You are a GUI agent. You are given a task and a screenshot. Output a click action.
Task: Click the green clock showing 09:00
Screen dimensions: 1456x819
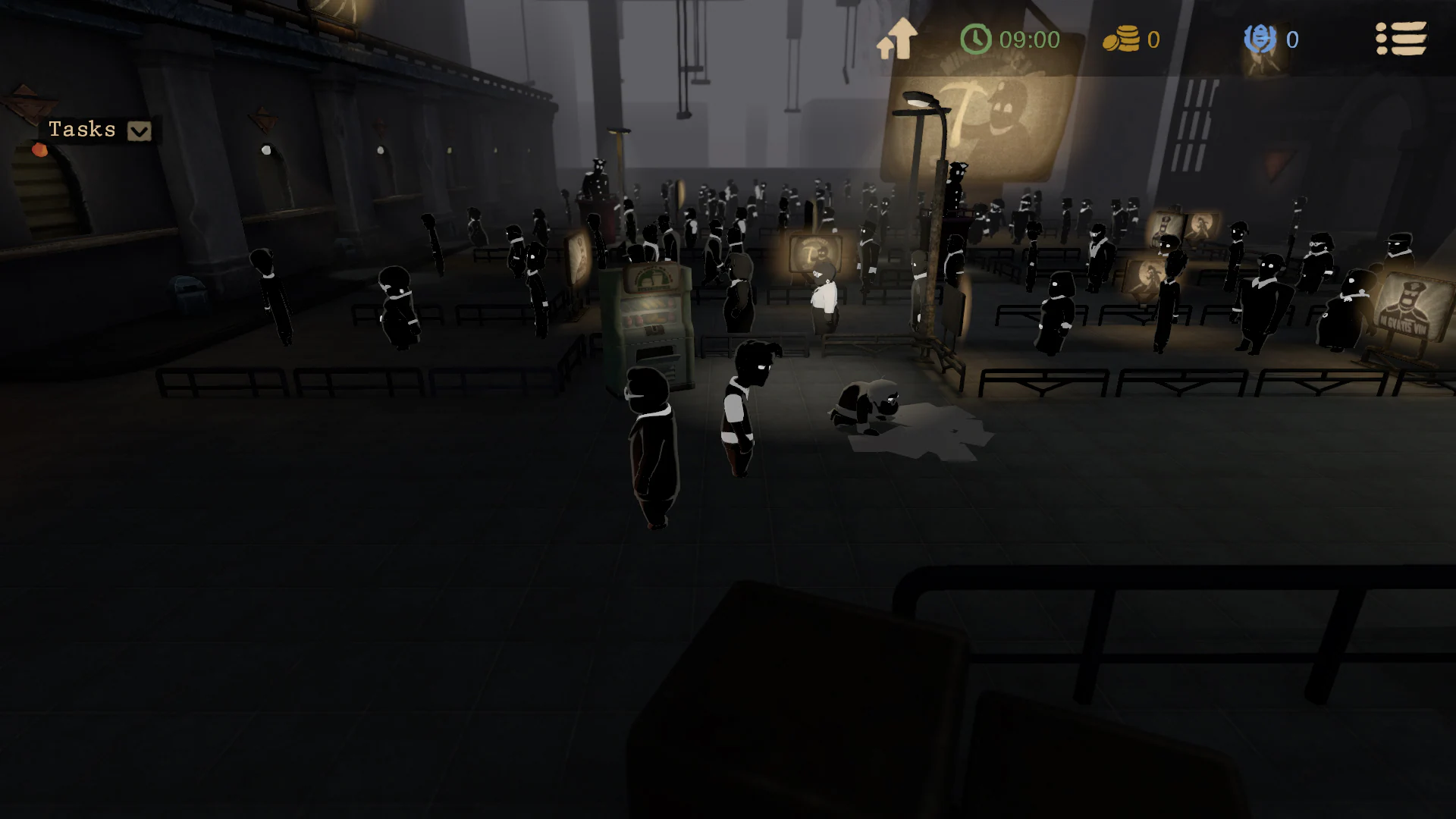[x=974, y=38]
